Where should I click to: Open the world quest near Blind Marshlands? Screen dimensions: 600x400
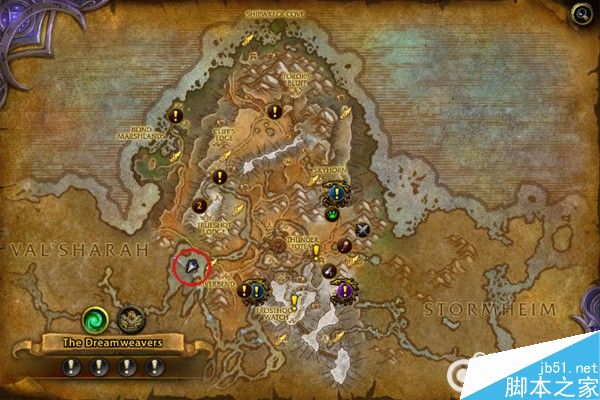click(176, 115)
